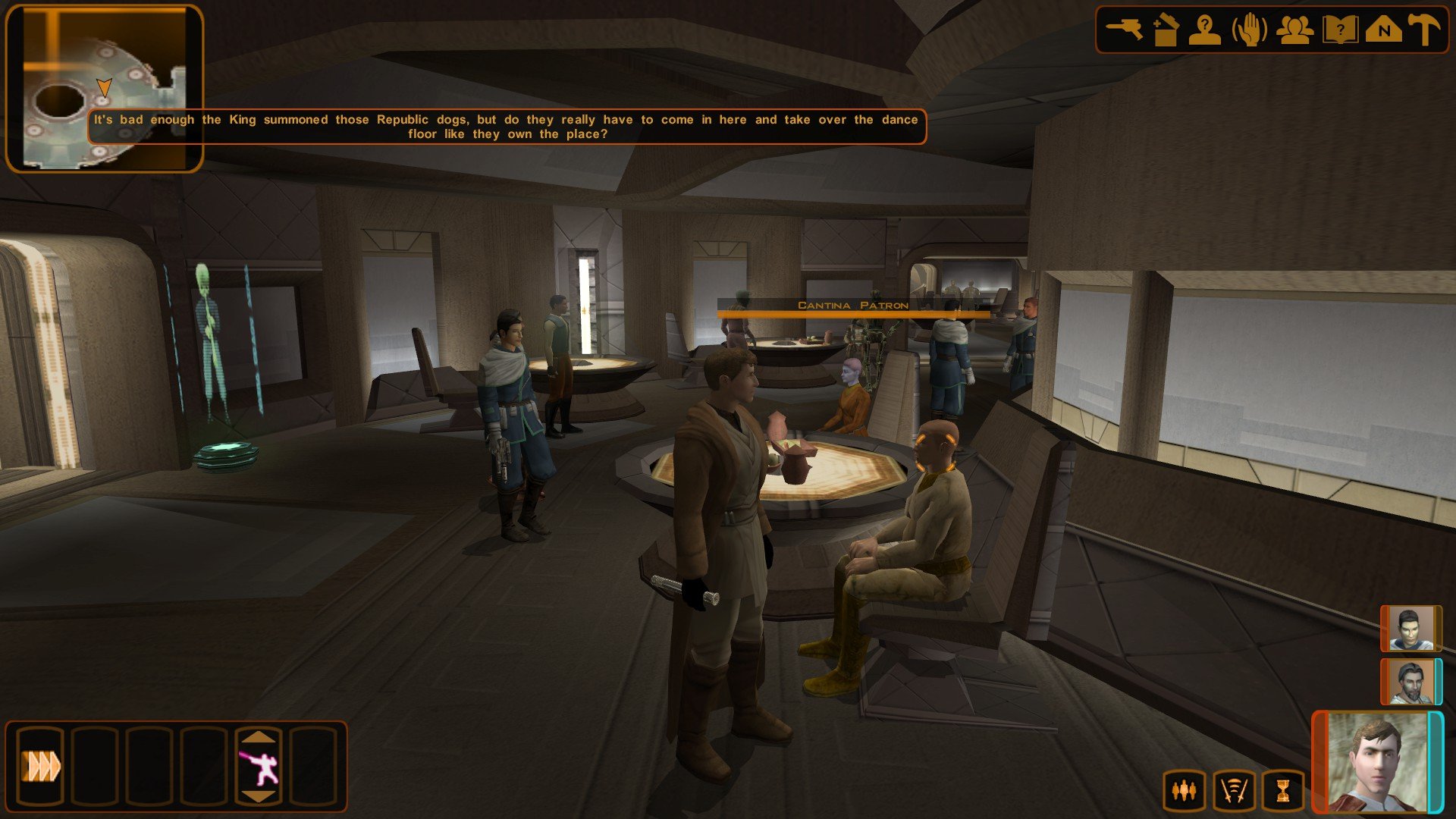This screenshot has width=1456, height=819.
Task: Switch to the dark-haired party member portrait
Action: 1410,629
